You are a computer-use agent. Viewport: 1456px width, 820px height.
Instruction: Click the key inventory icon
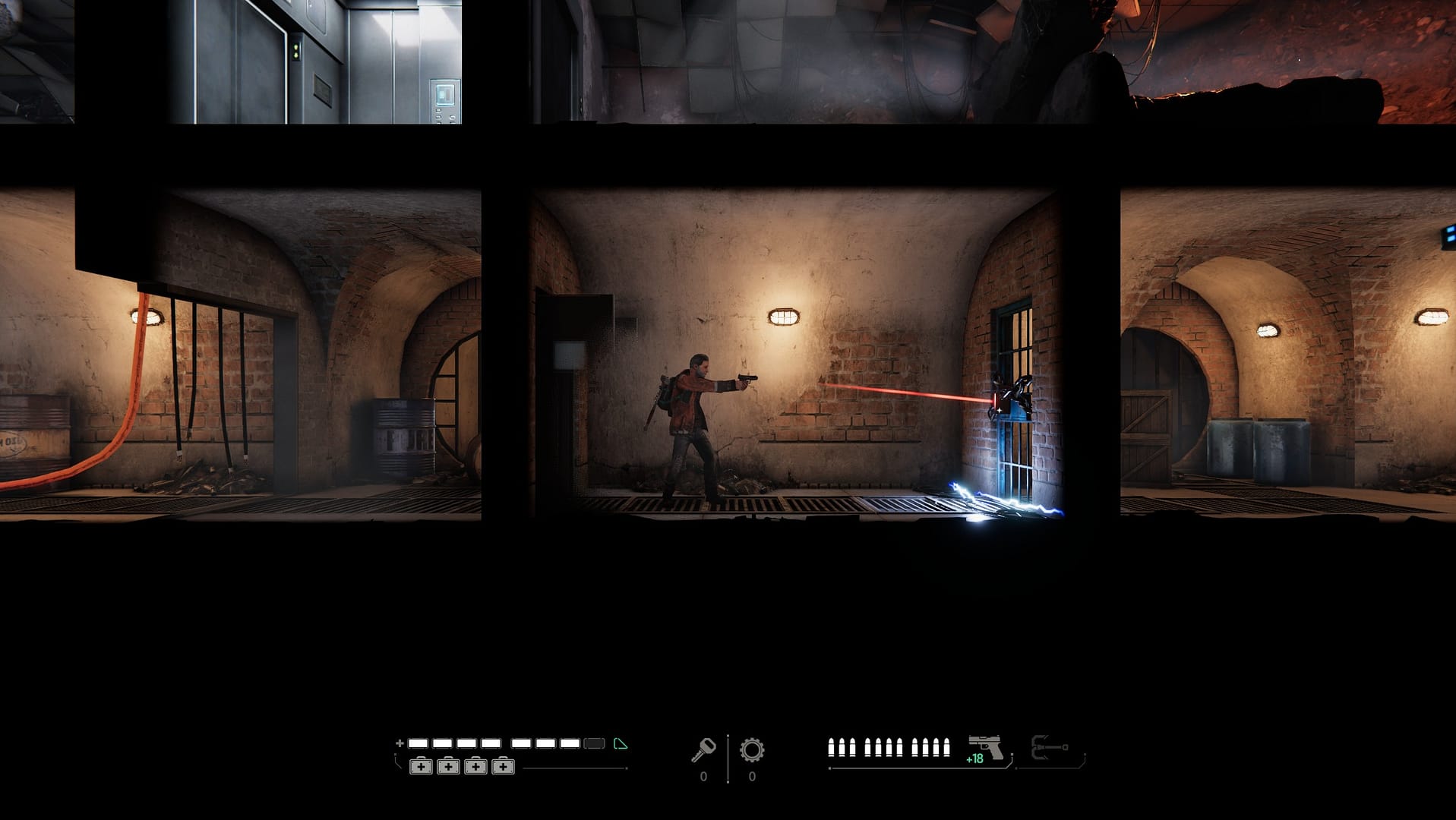pos(703,749)
